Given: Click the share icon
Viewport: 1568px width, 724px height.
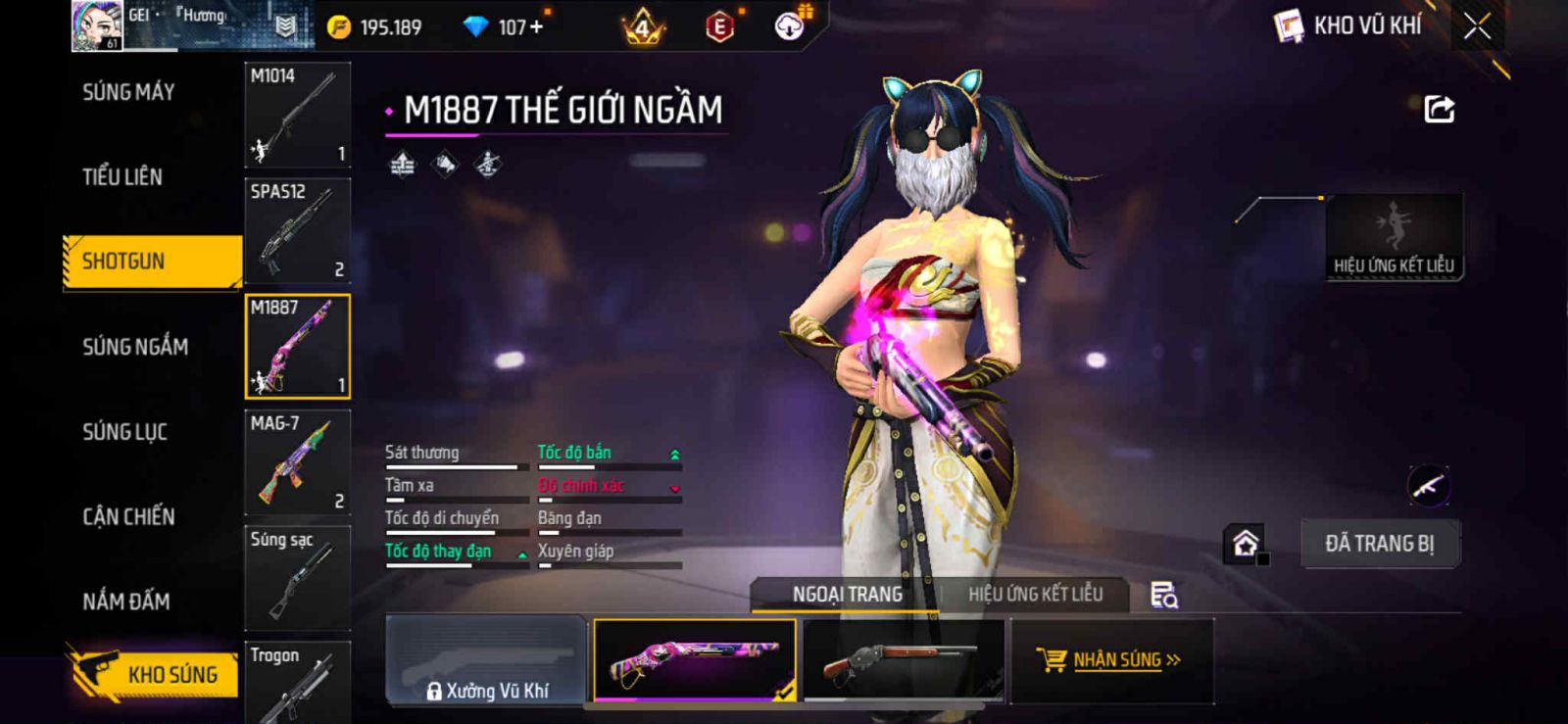Looking at the screenshot, I should tap(1439, 109).
